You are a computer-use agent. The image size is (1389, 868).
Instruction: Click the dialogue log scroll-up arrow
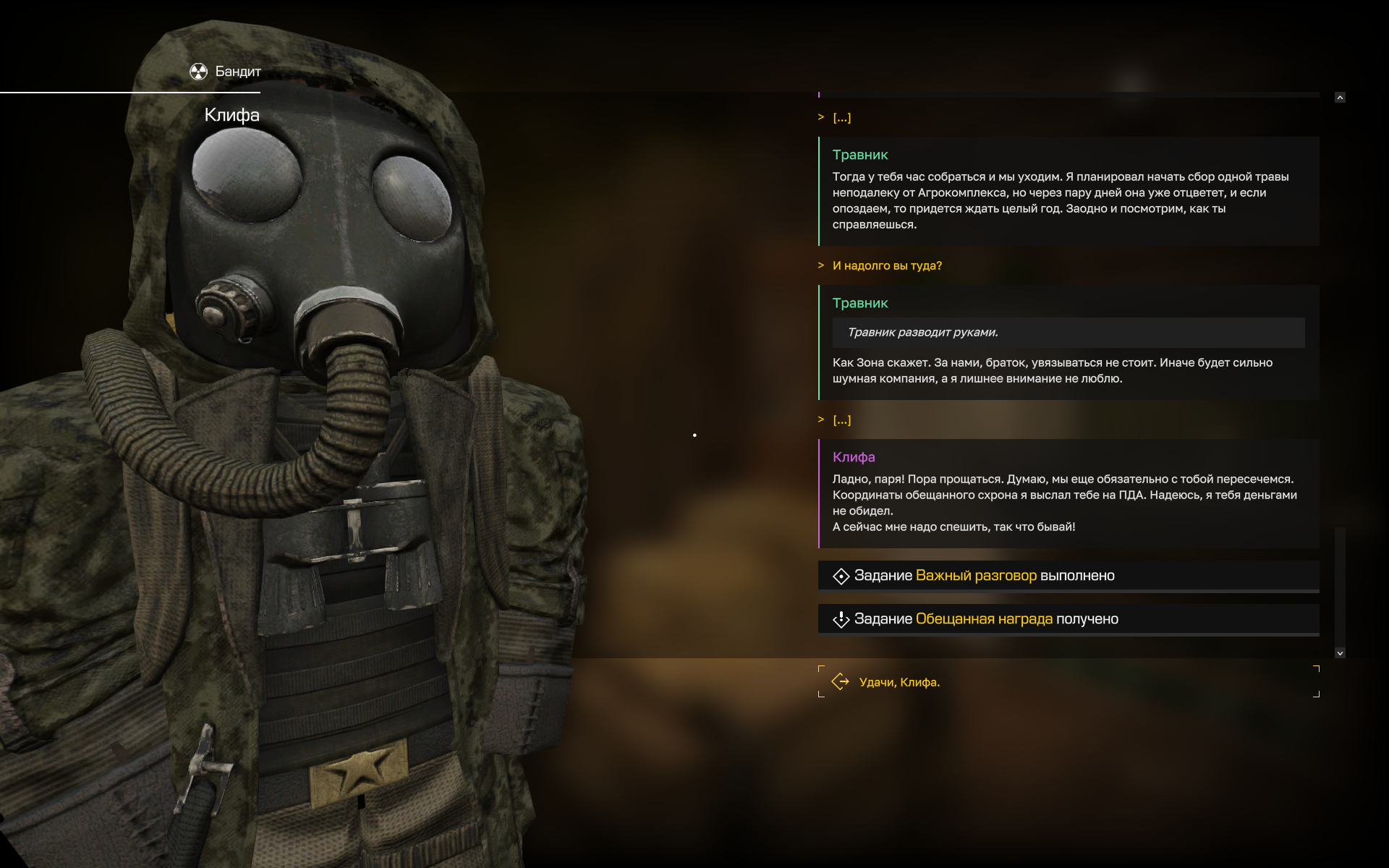click(1340, 98)
